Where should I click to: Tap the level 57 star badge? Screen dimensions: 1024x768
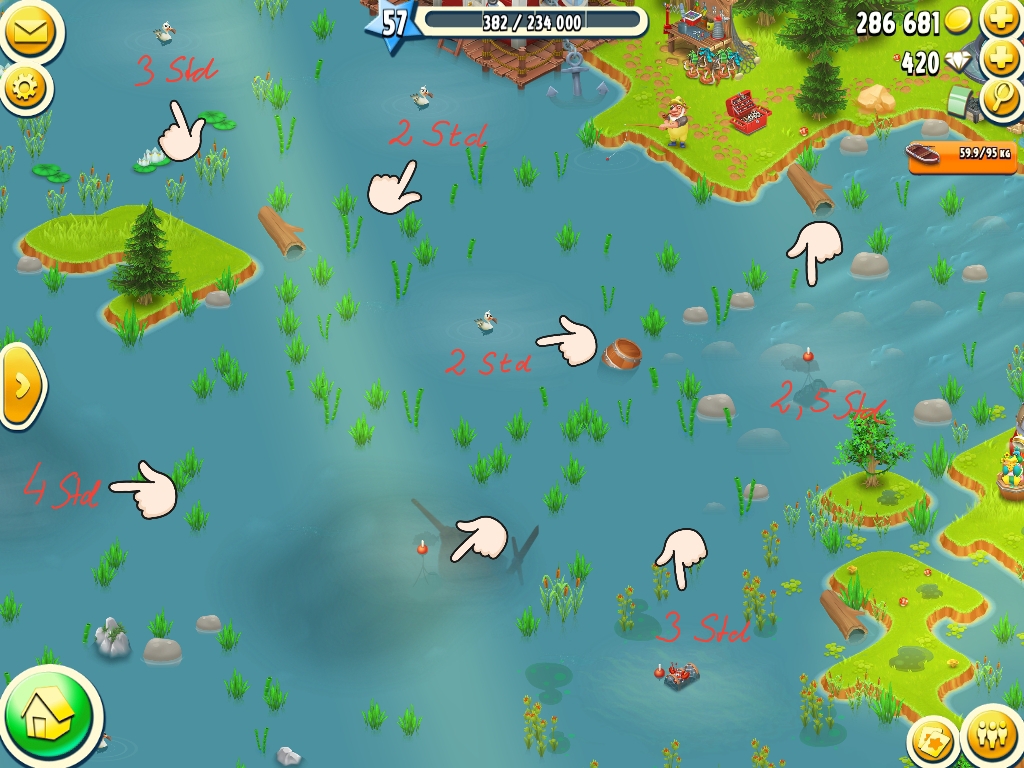393,23
